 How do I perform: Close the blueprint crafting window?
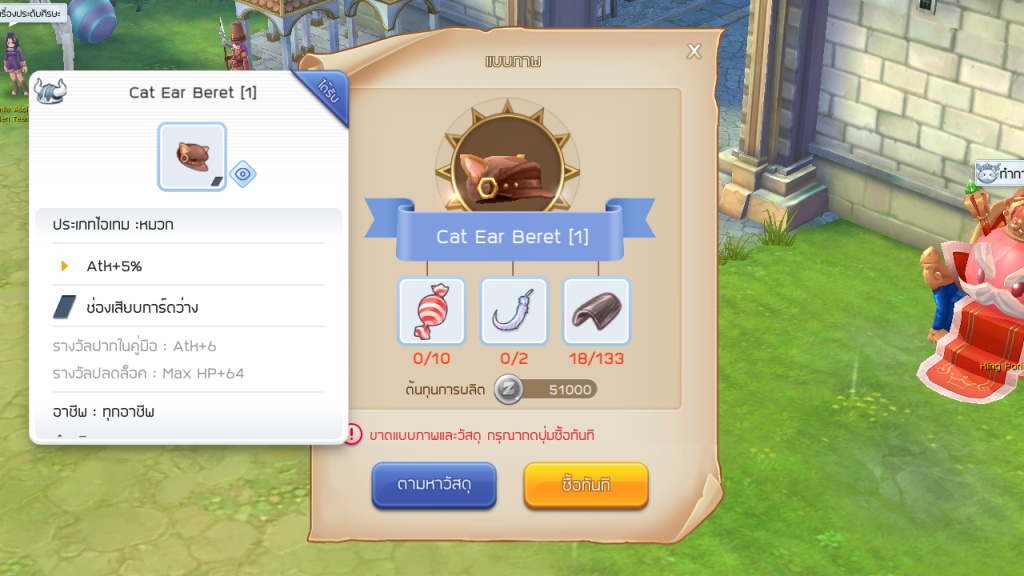(694, 52)
